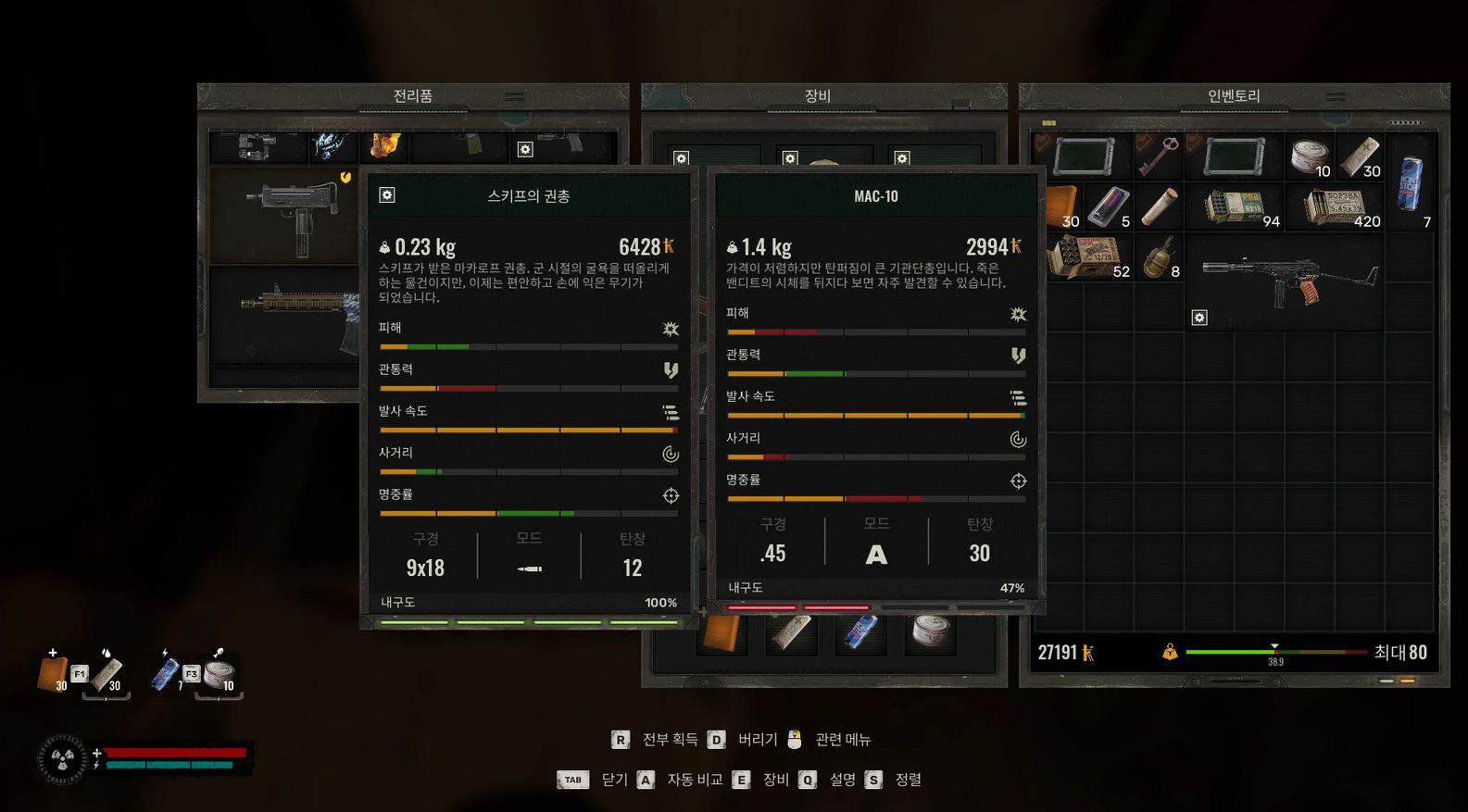
Task: Select the pistol at the loot panel's top
Action: pyautogui.click(x=562, y=144)
